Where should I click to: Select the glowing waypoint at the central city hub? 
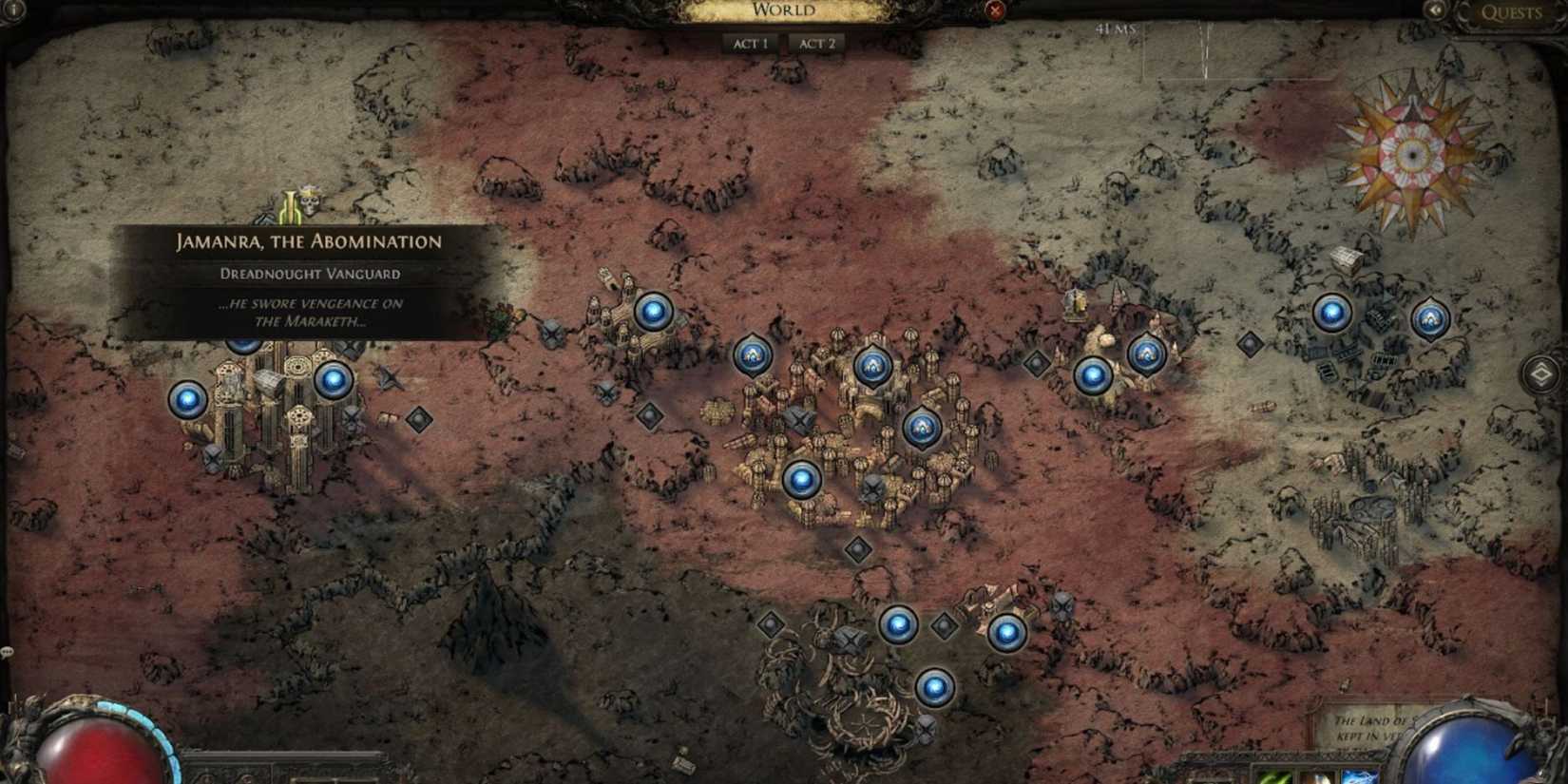tap(803, 478)
